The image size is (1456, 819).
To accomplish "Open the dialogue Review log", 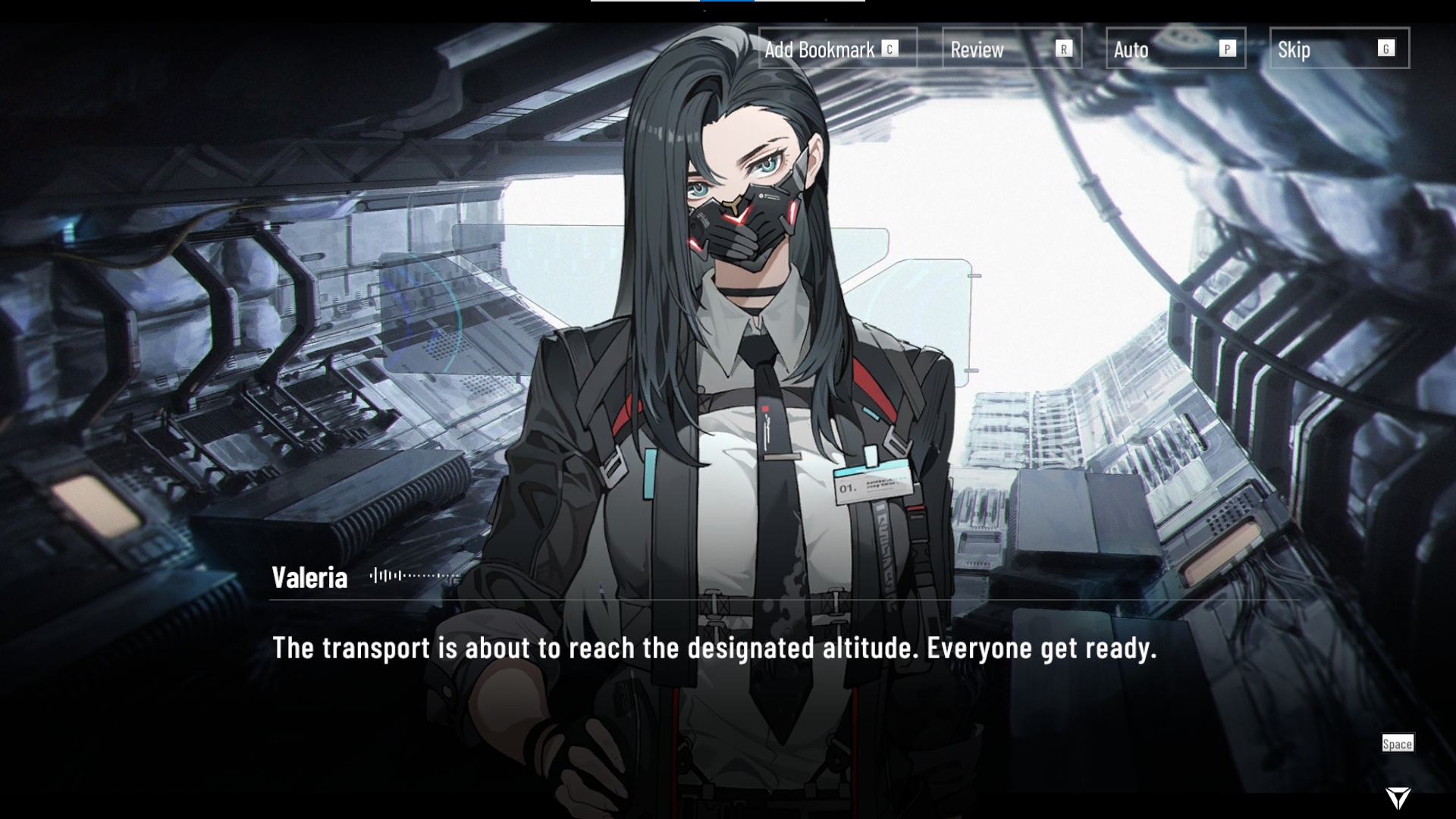I will [x=1011, y=49].
